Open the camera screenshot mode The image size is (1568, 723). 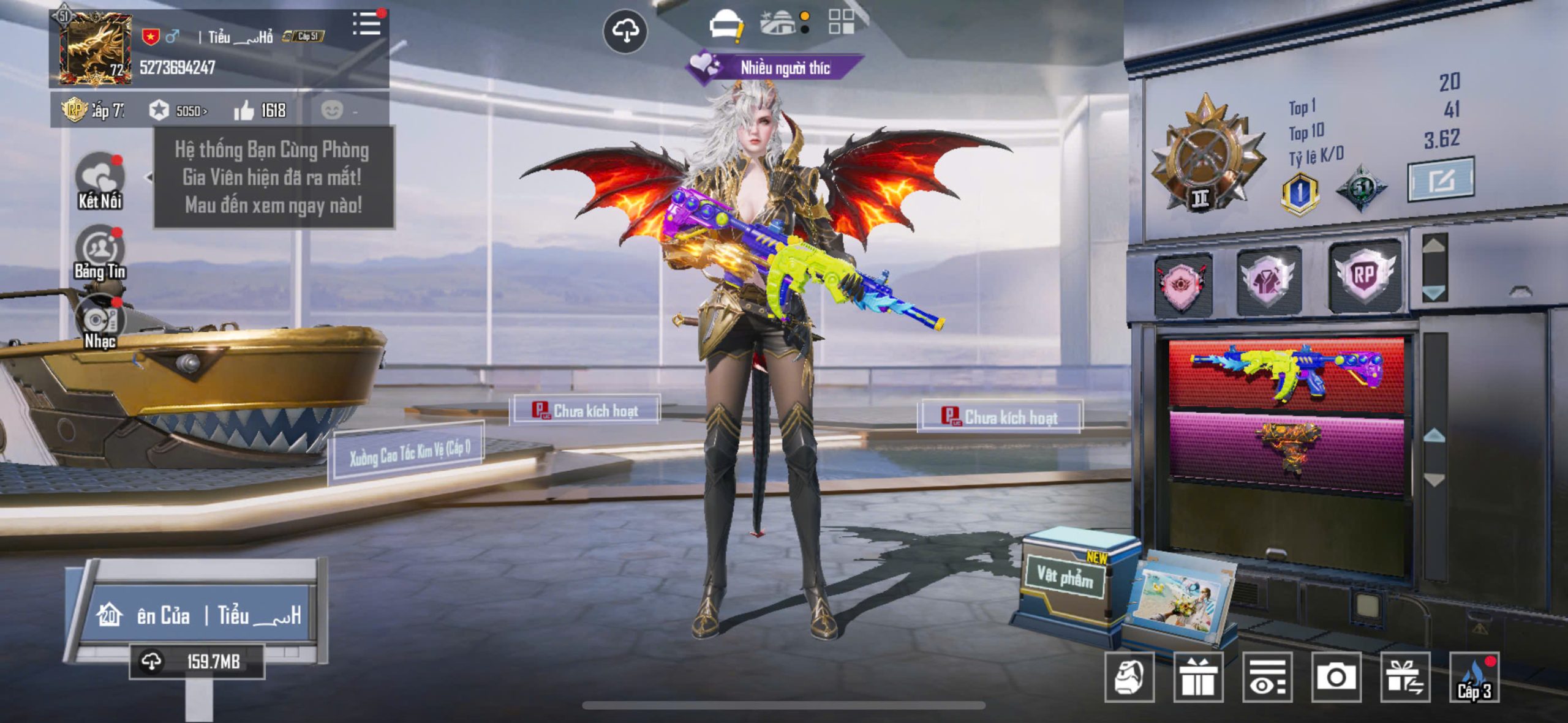point(1336,676)
